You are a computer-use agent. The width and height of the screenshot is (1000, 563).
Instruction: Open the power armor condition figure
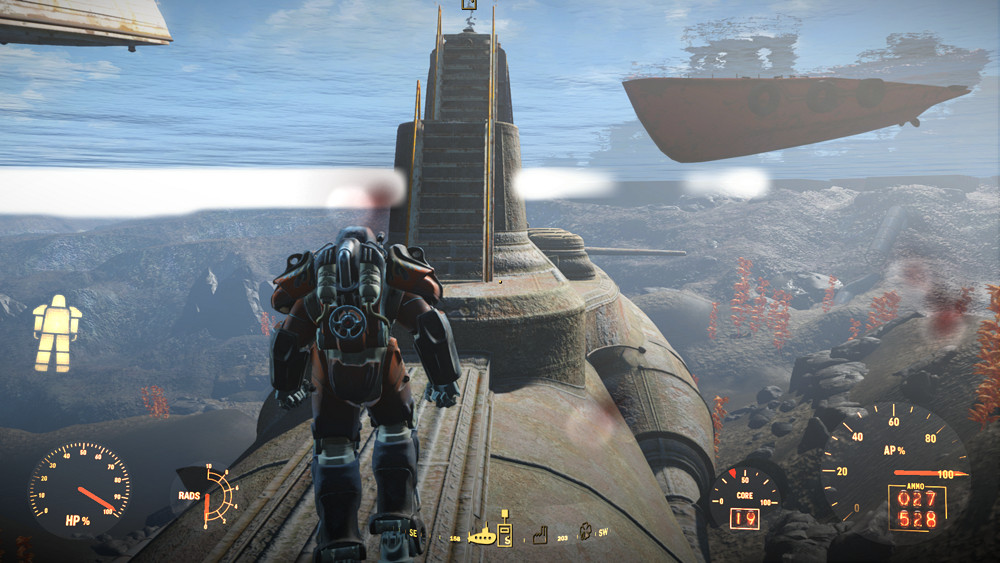point(56,333)
